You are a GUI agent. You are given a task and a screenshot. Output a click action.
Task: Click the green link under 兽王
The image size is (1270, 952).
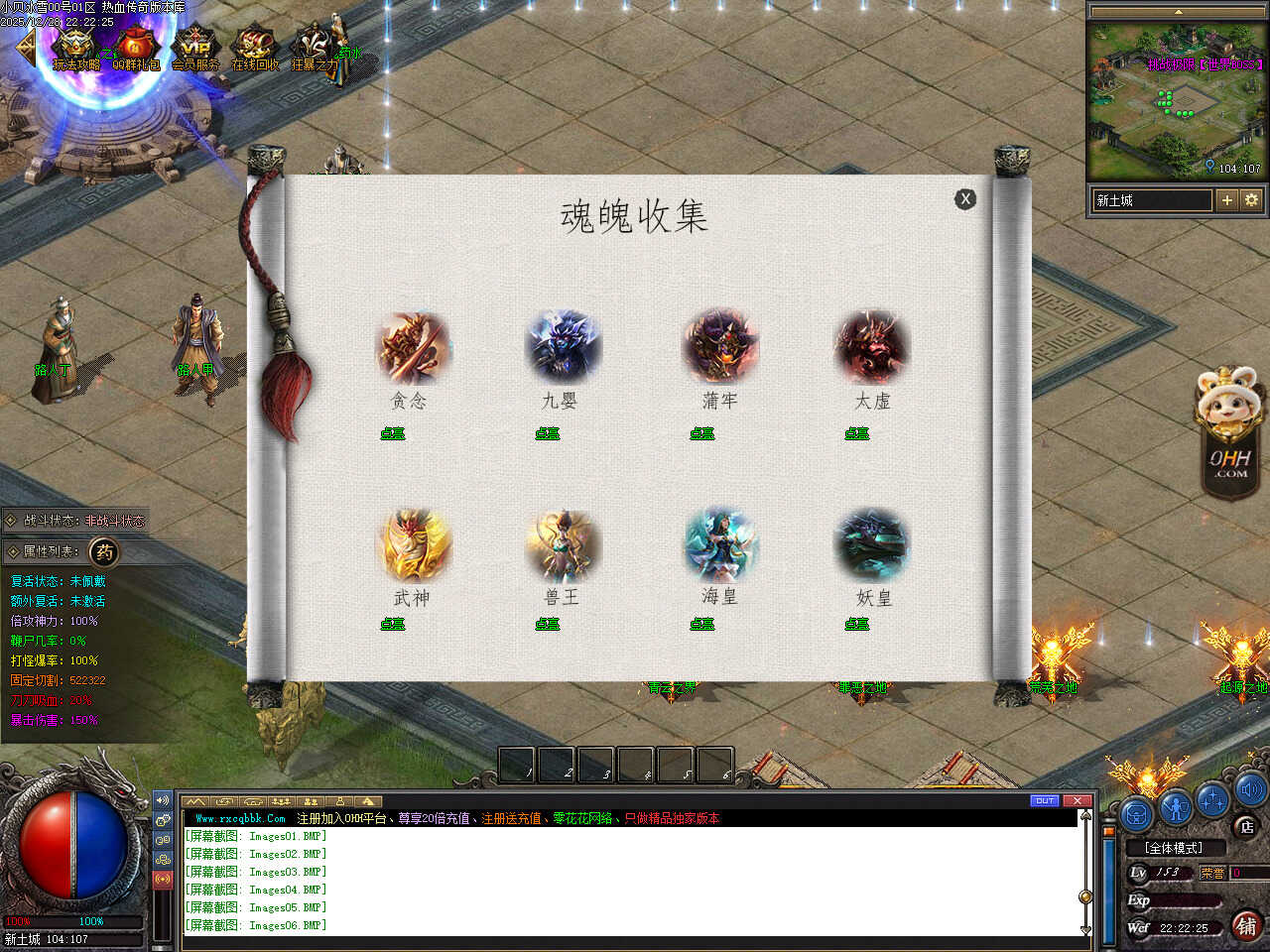(548, 624)
